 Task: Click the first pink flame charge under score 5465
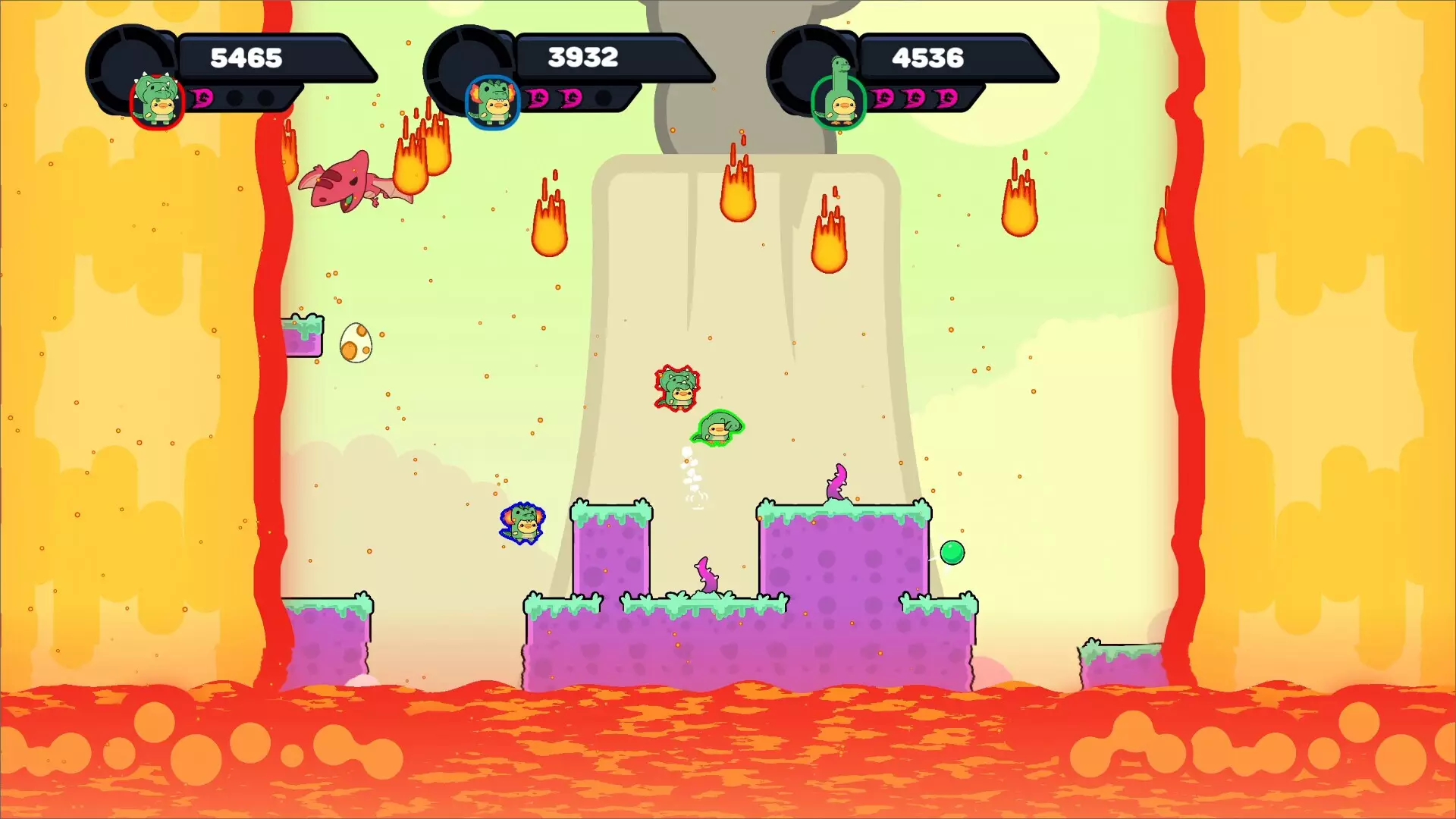pyautogui.click(x=201, y=99)
